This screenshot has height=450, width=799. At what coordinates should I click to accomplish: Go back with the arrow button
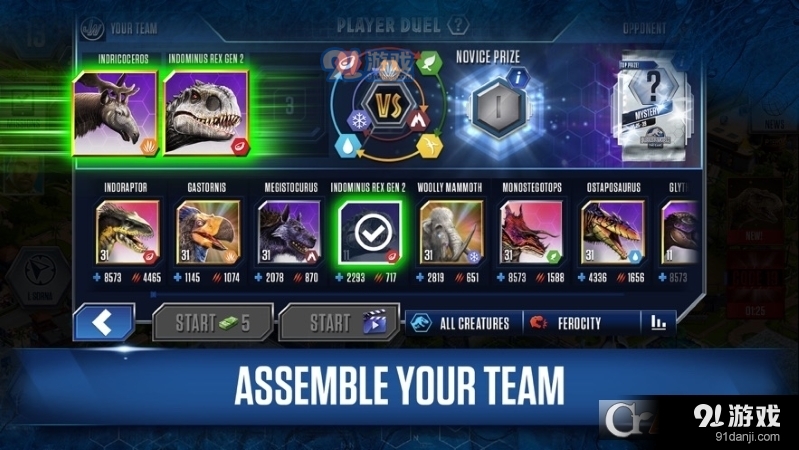[104, 322]
